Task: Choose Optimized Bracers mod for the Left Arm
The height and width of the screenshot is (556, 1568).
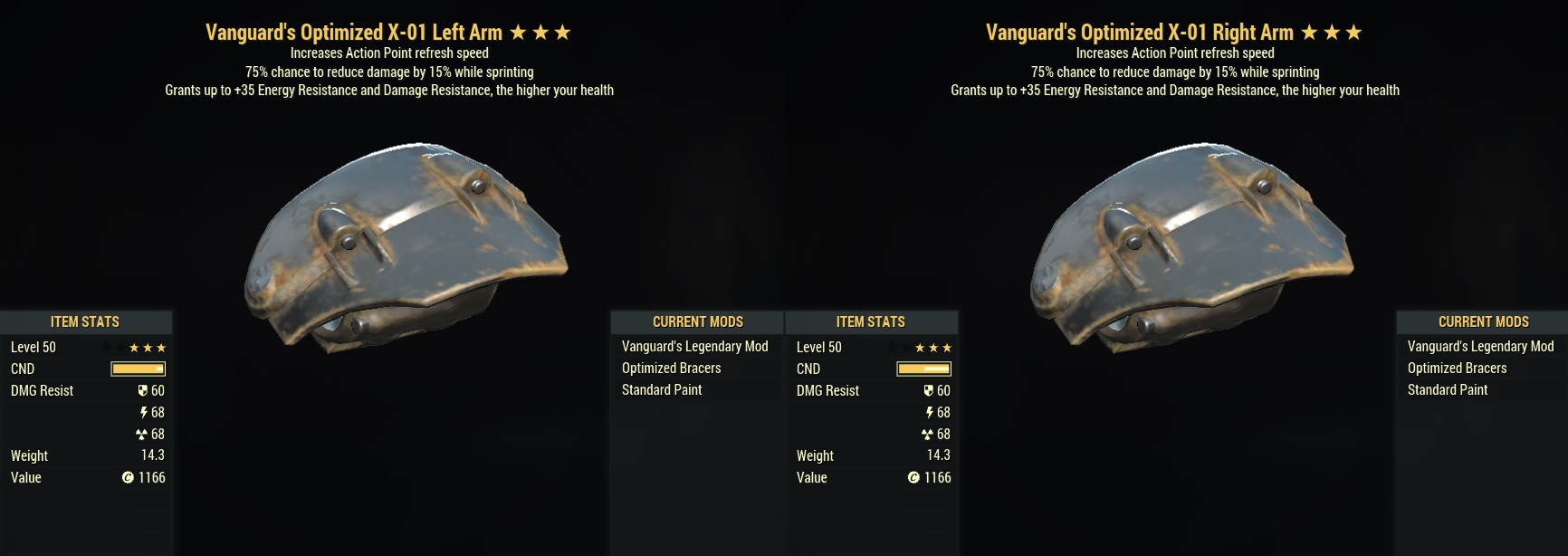Action: pos(671,369)
